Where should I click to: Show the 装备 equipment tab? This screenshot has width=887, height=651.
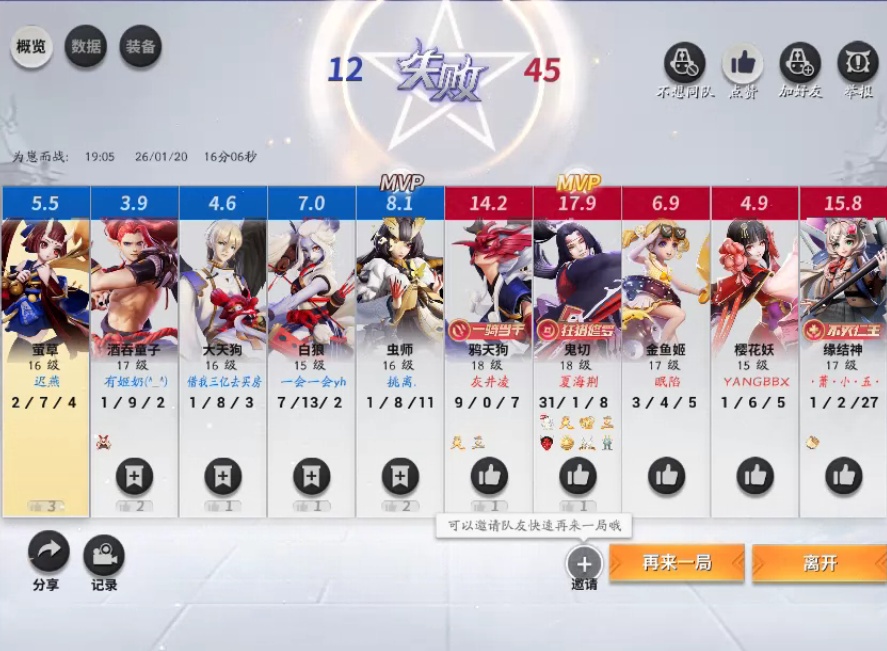[140, 47]
